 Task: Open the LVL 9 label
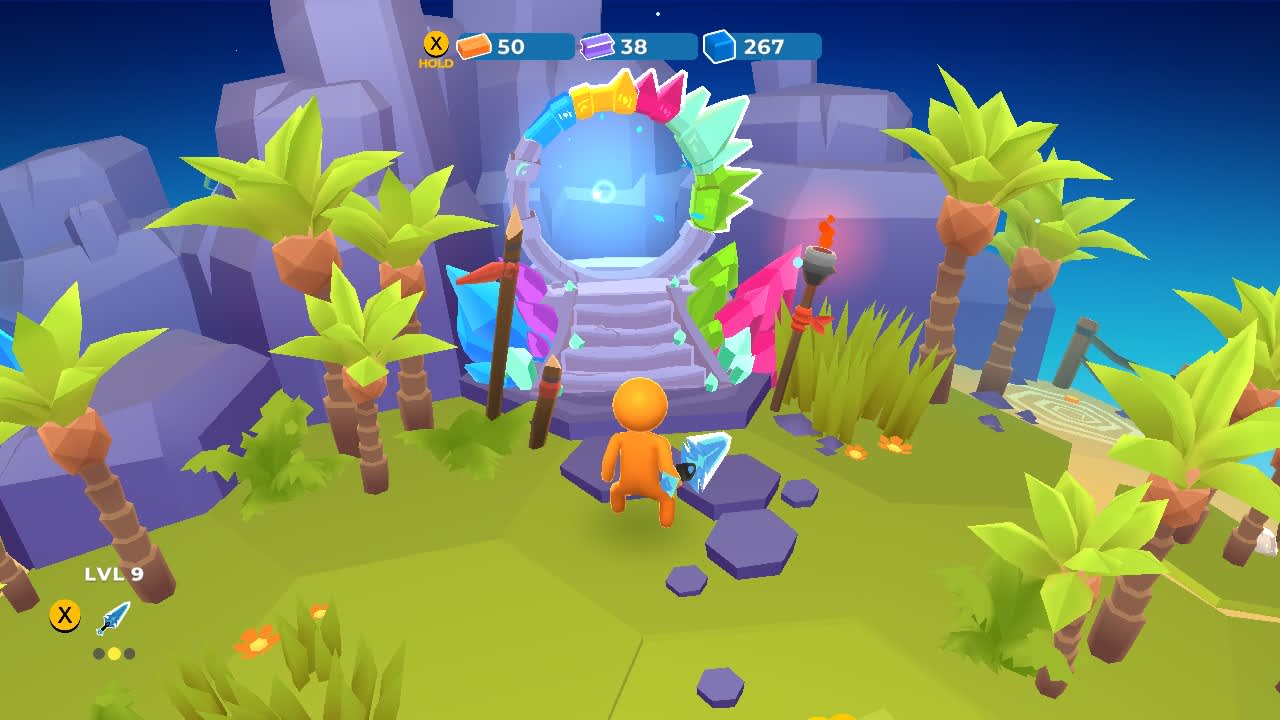[113, 575]
